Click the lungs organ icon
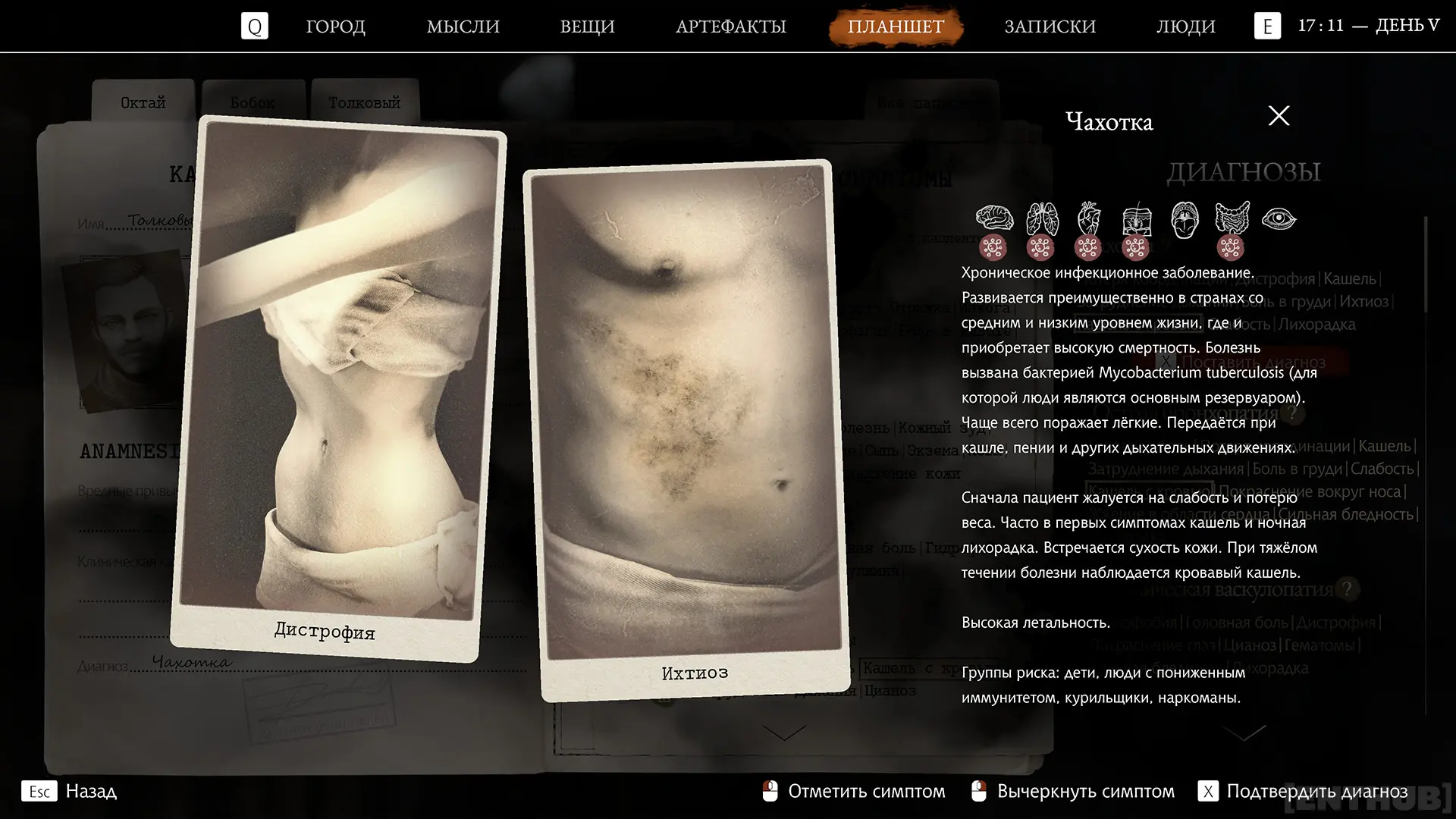Viewport: 1456px width, 819px height. tap(1041, 218)
